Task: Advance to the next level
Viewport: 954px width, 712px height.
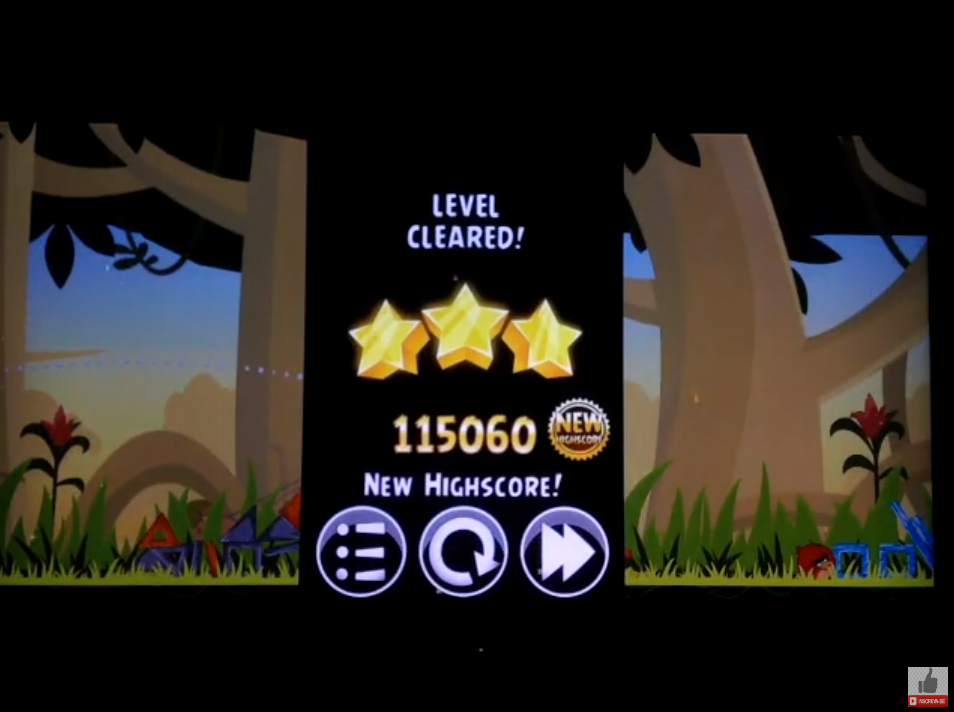Action: [564, 552]
